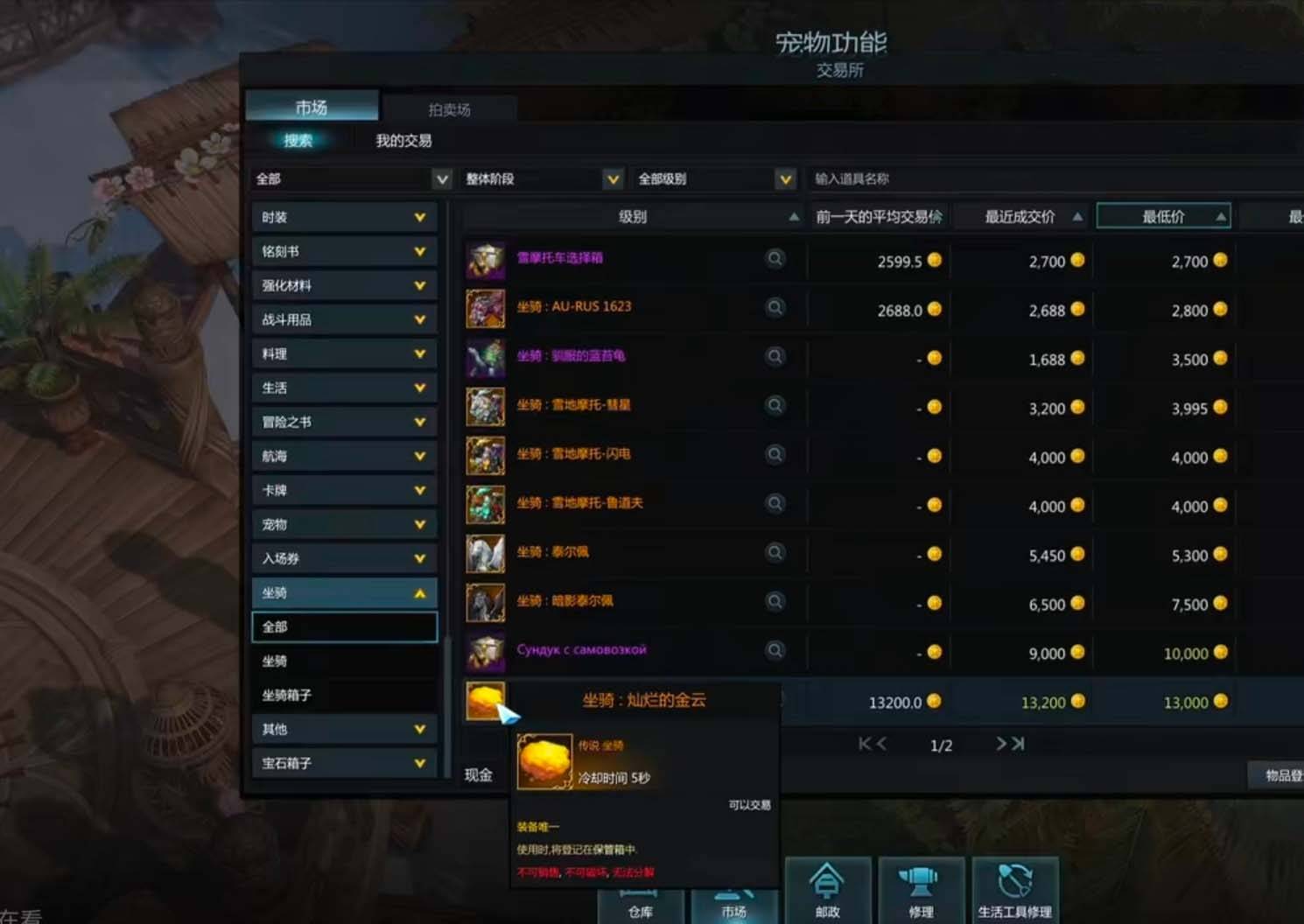Click the magnifier icon on 坐骑:泰尔佩 row
Image resolution: width=1304 pixels, height=924 pixels.
775,552
